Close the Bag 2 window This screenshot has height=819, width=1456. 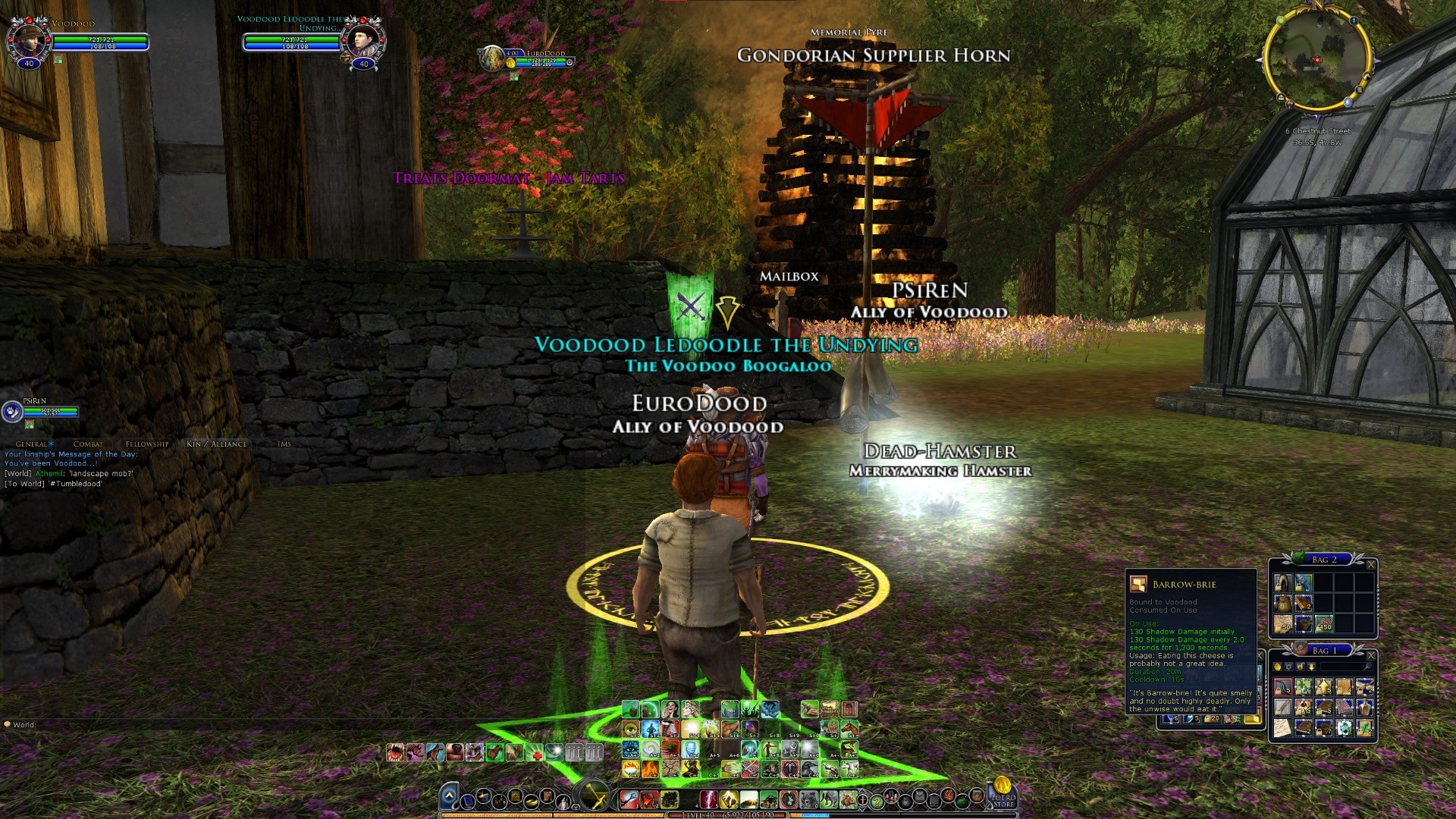1370,565
